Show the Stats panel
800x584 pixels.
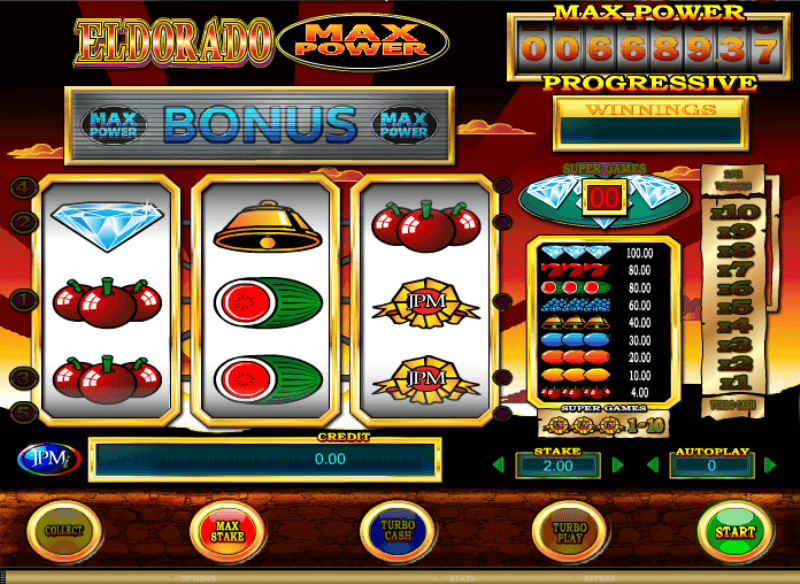[462, 578]
